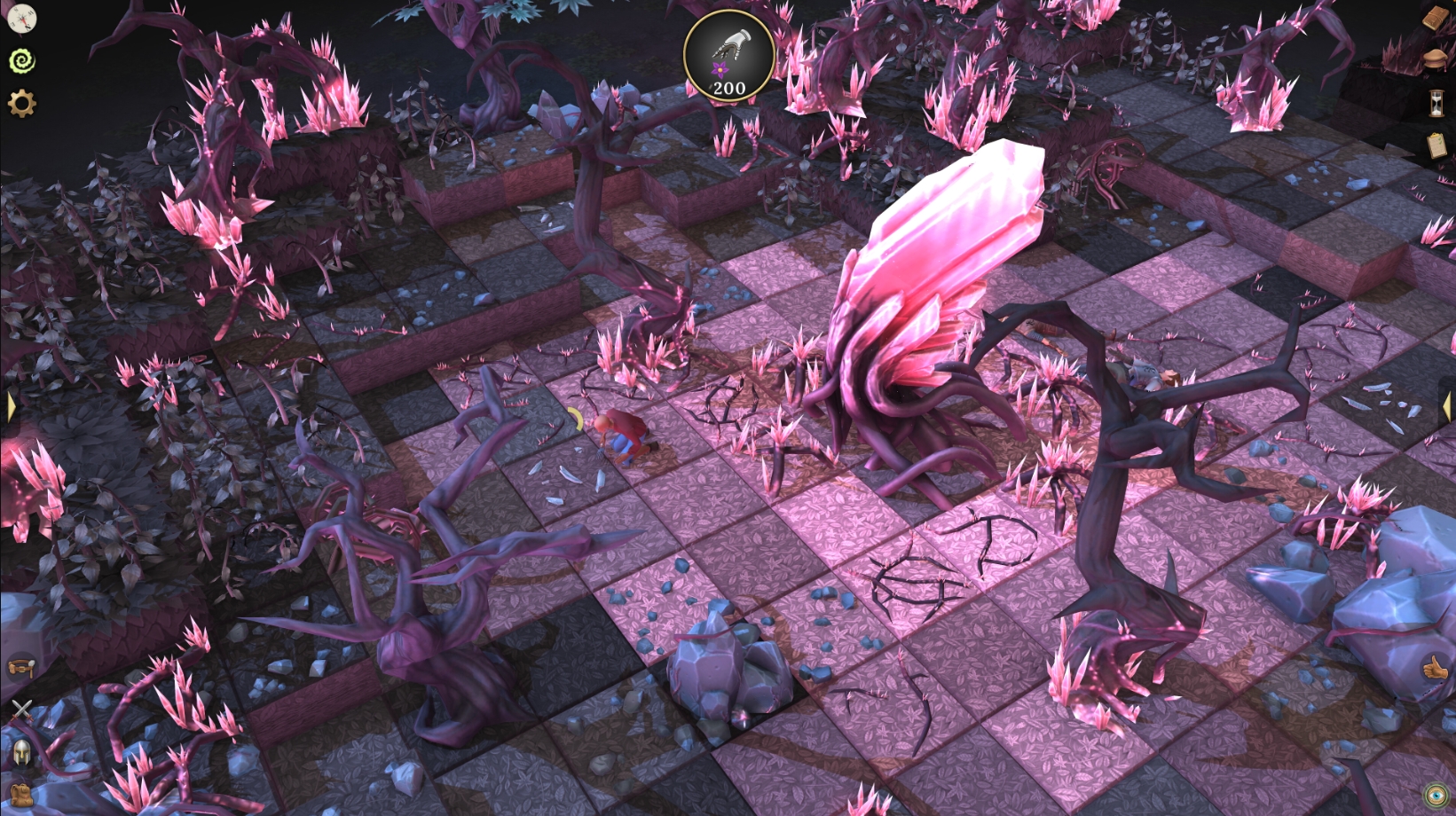Expand the left edge arrow panel
This screenshot has height=816, width=1456.
coord(10,407)
